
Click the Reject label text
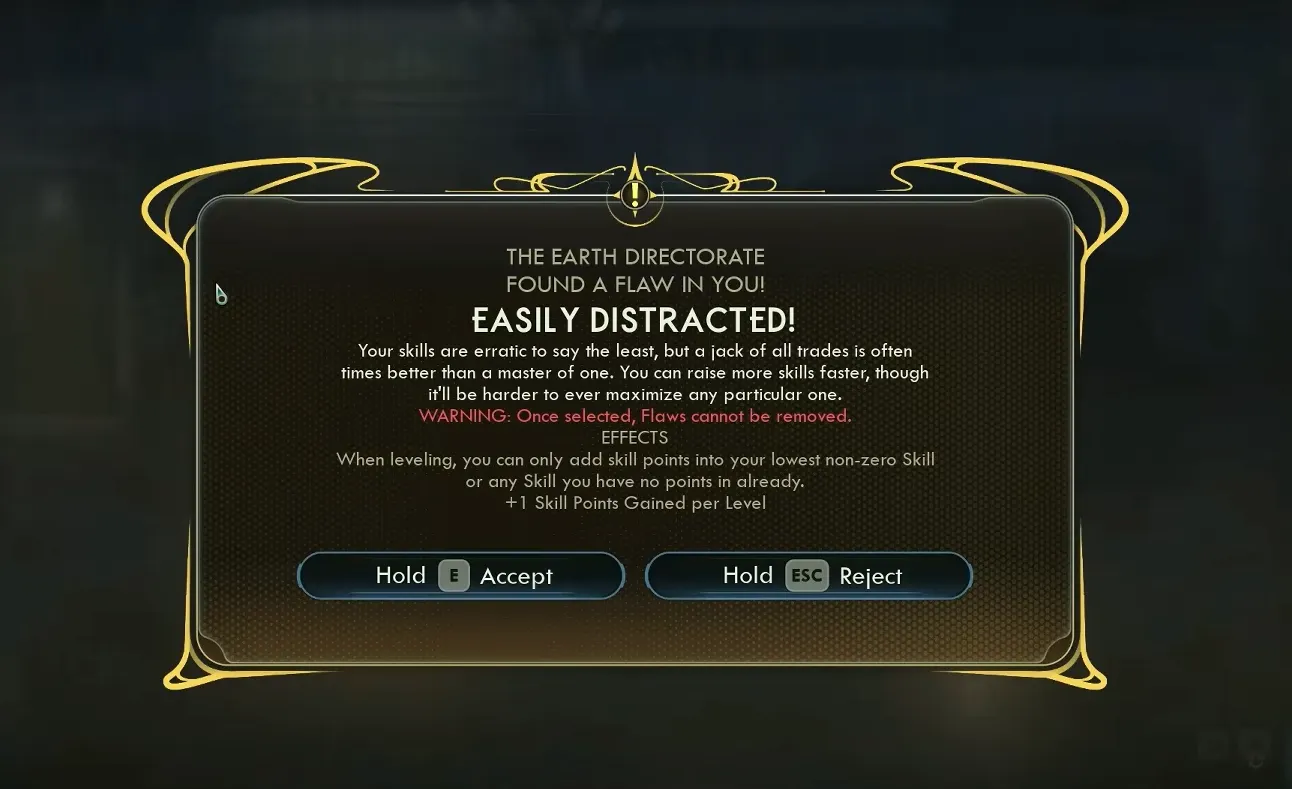pyautogui.click(x=869, y=575)
